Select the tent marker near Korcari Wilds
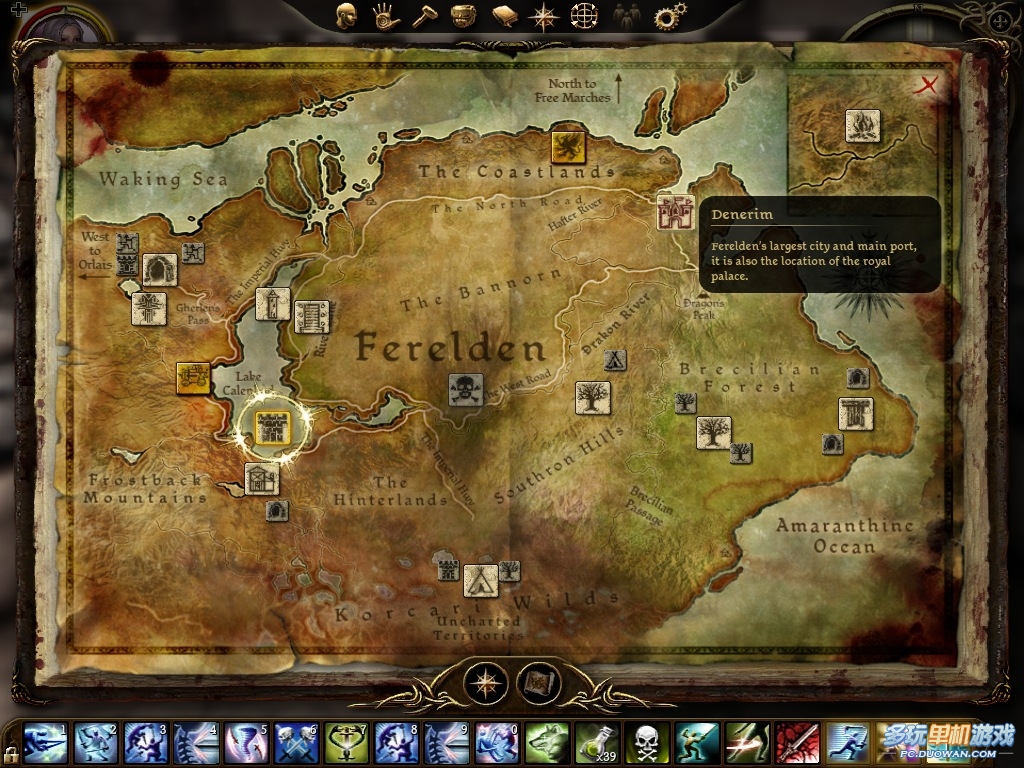This screenshot has width=1024, height=768. click(480, 581)
